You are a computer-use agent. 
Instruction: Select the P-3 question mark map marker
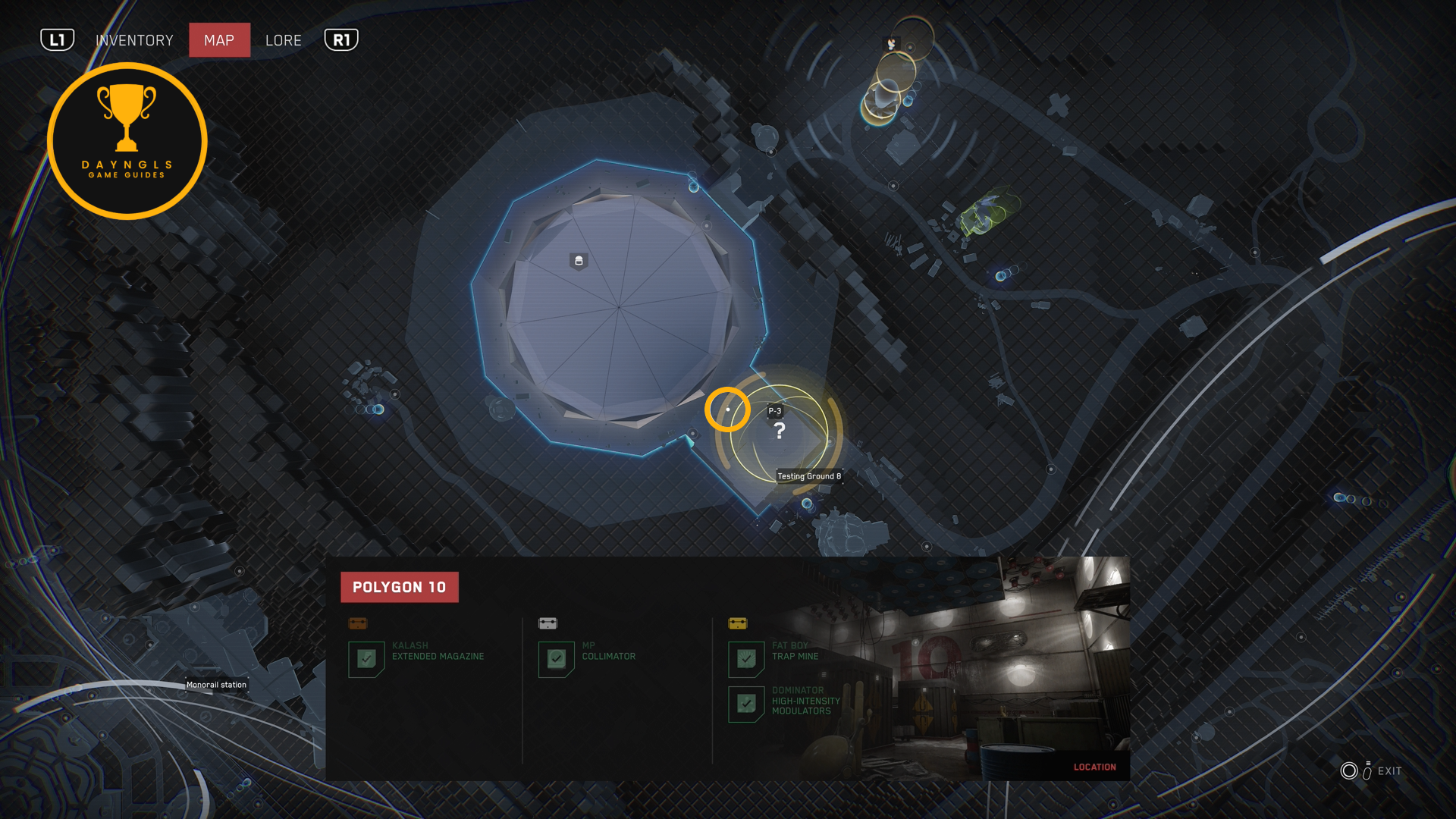779,430
